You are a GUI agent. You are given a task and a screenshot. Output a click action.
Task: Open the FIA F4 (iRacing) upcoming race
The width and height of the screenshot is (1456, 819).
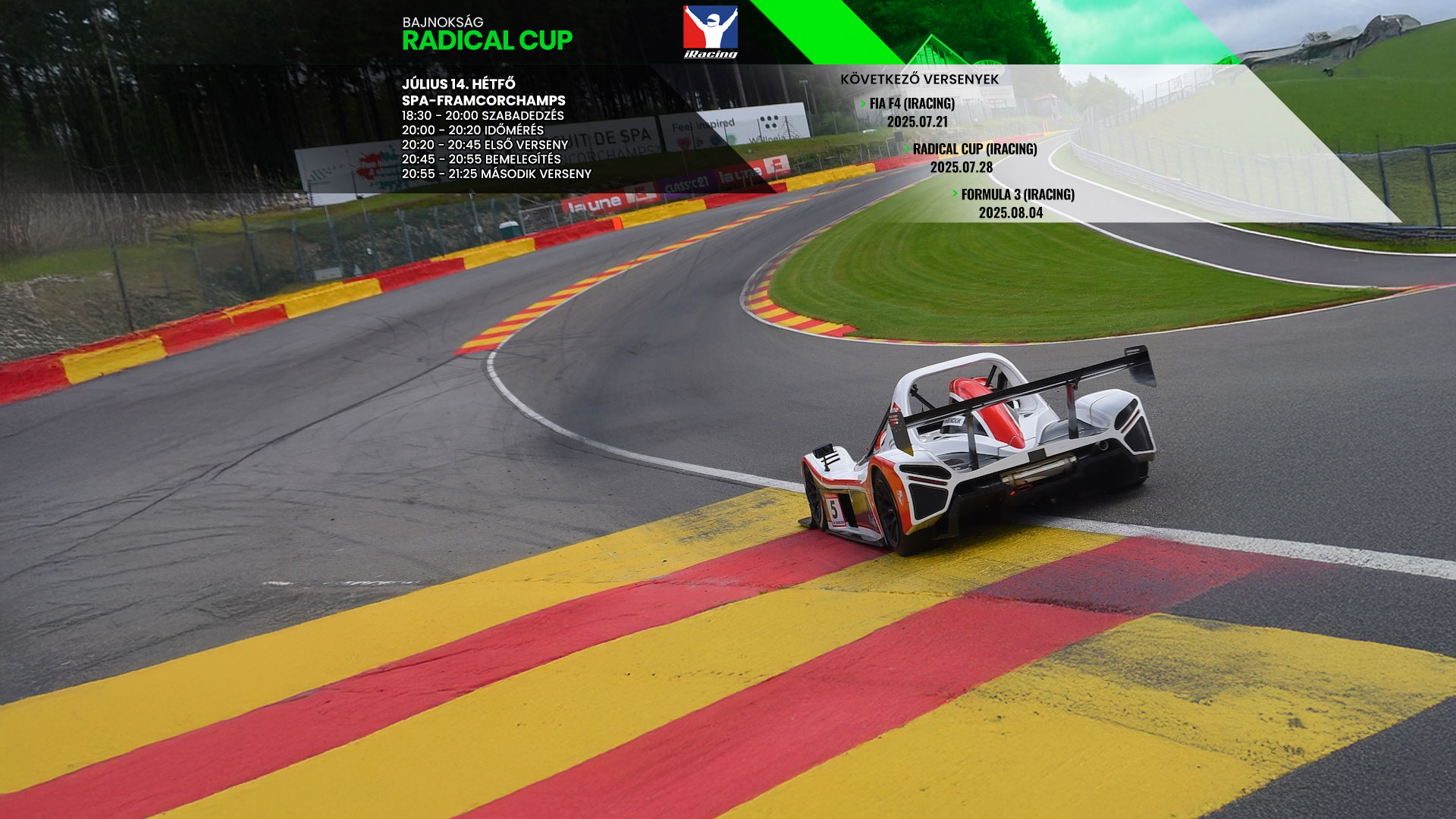[x=912, y=104]
